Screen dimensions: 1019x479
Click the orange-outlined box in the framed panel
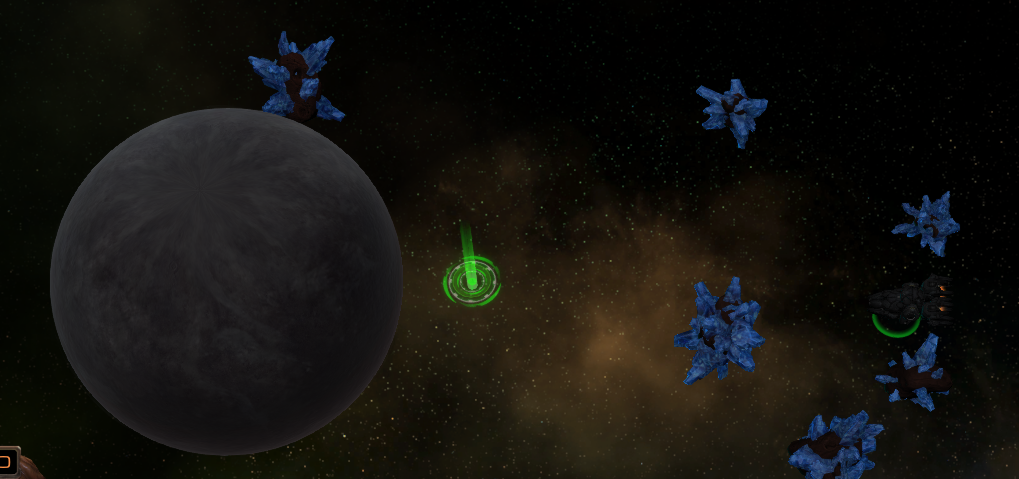click(x=5, y=462)
